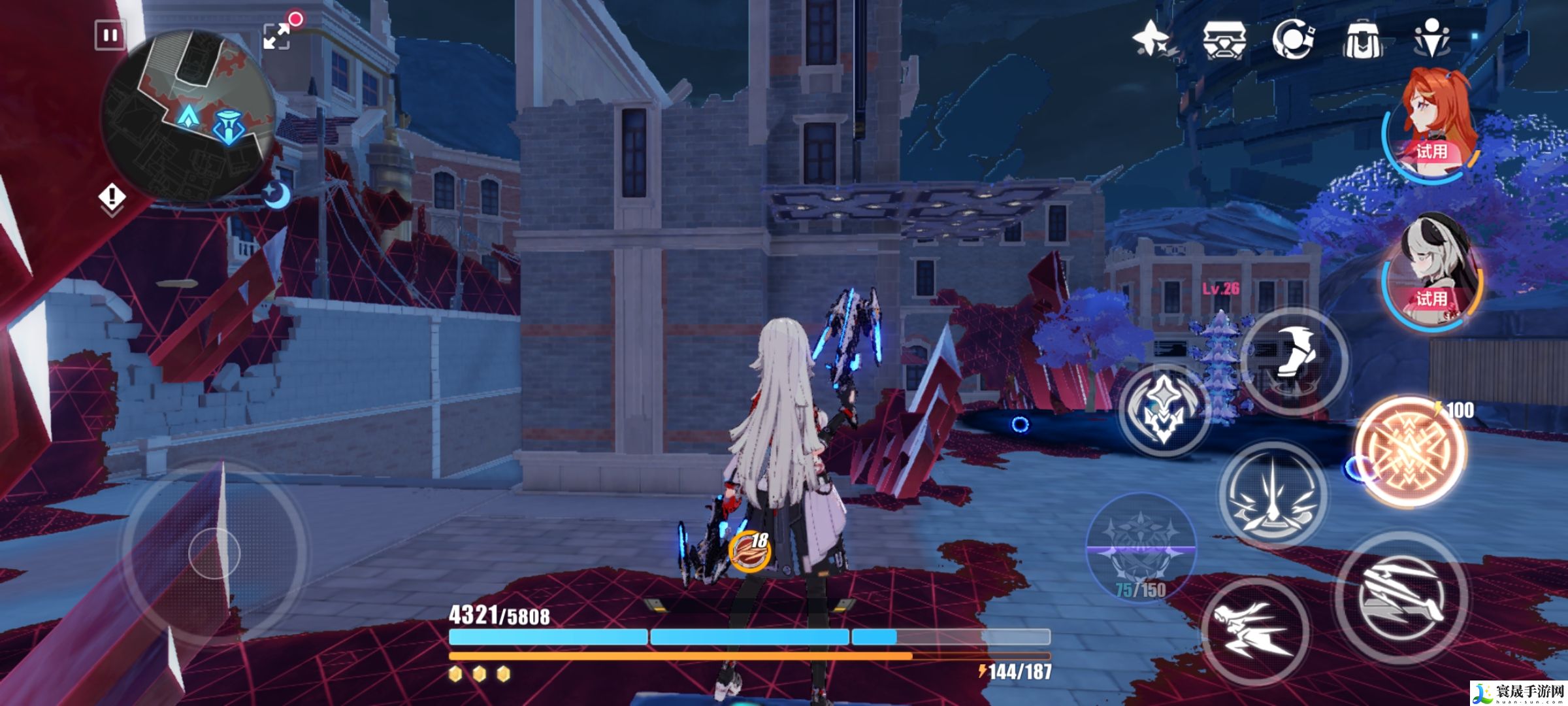Tap the exclamation mark quest tracker icon
The height and width of the screenshot is (706, 1568).
(112, 197)
